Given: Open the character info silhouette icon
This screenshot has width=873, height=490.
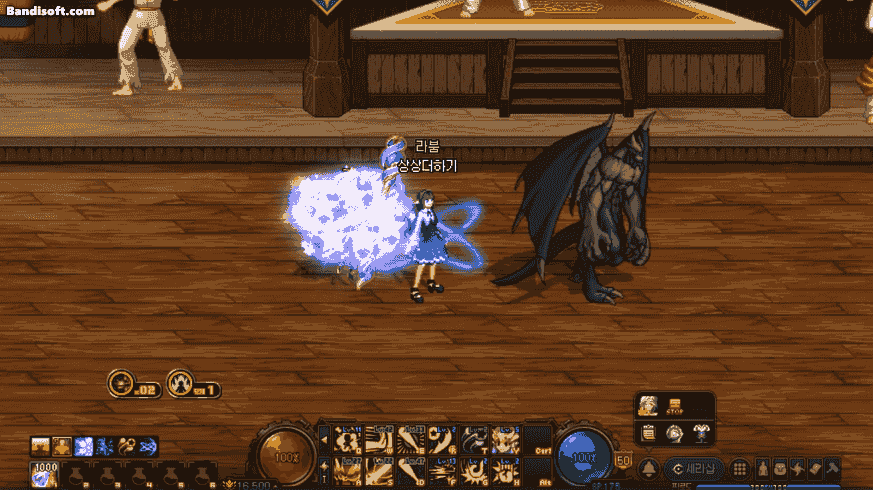Looking at the screenshot, I should pyautogui.click(x=762, y=468).
